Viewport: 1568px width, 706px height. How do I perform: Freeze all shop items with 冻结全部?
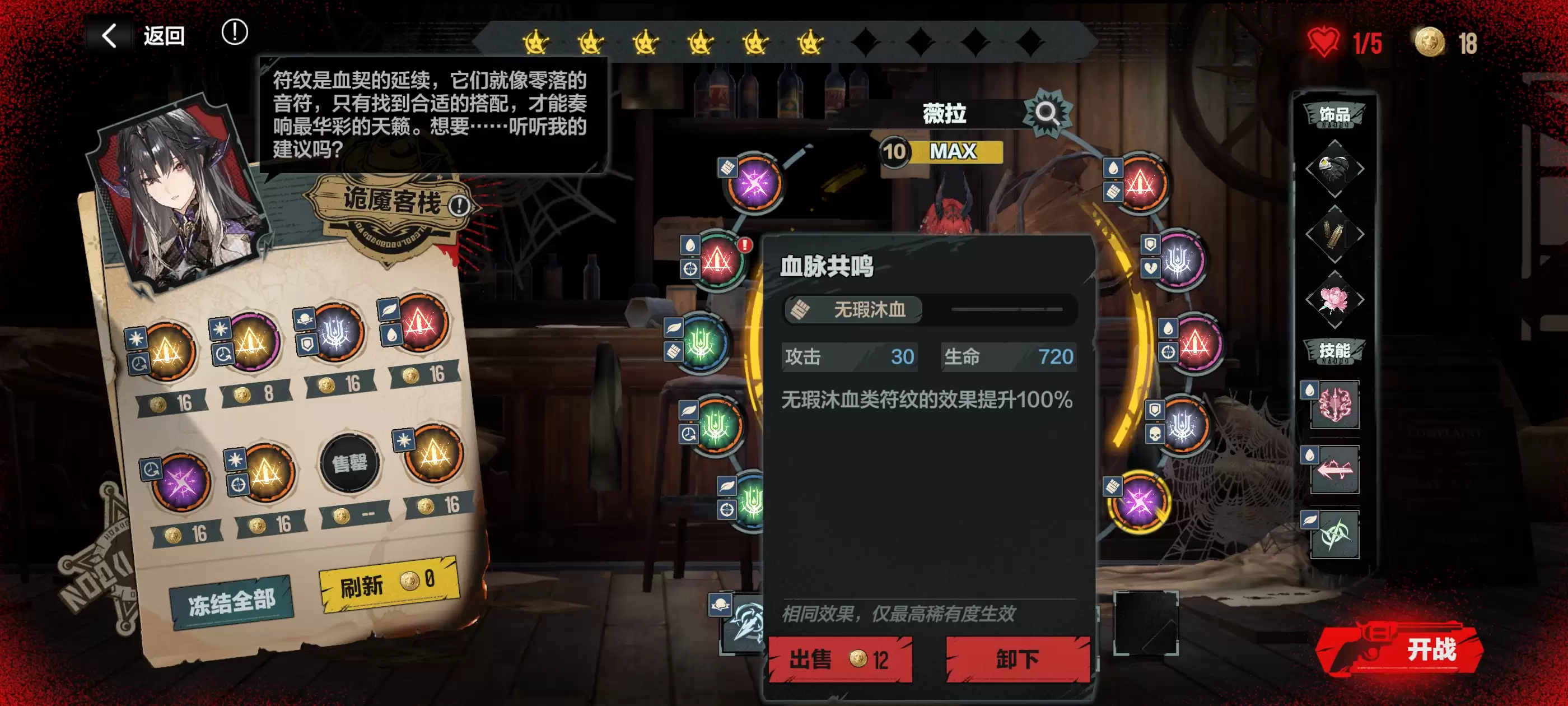click(231, 602)
